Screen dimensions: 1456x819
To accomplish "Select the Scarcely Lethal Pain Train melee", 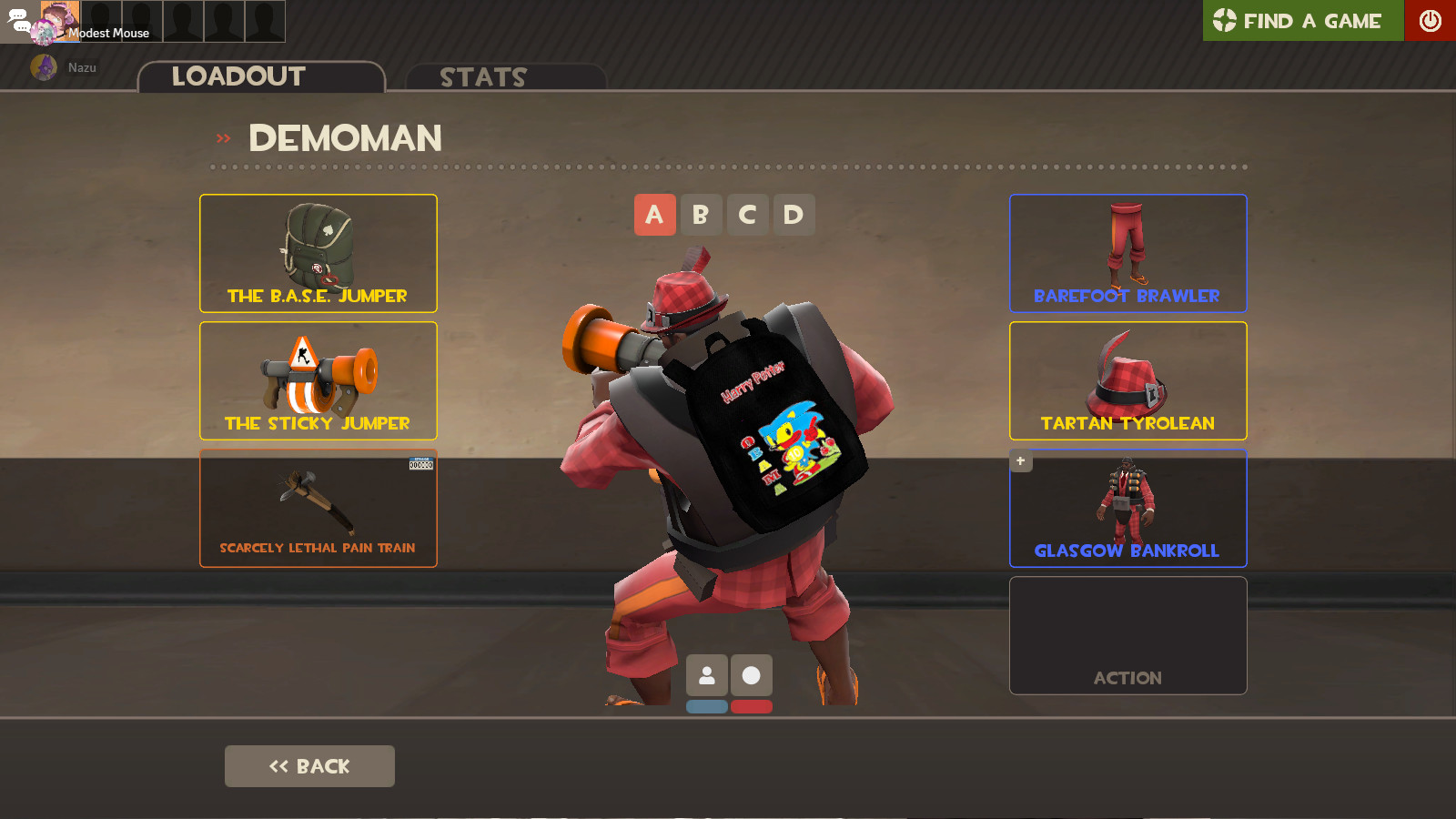I will (318, 508).
